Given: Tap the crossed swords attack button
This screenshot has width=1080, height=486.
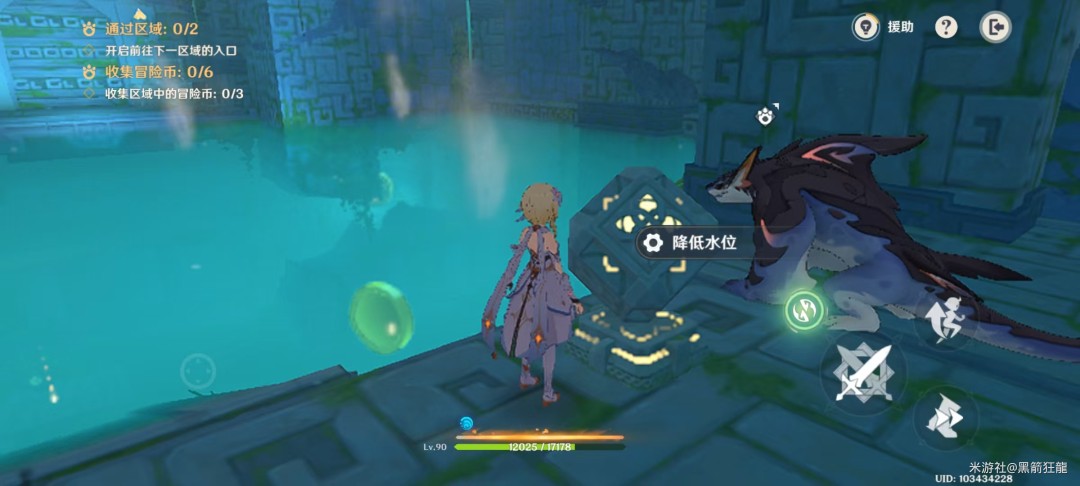Looking at the screenshot, I should (862, 372).
